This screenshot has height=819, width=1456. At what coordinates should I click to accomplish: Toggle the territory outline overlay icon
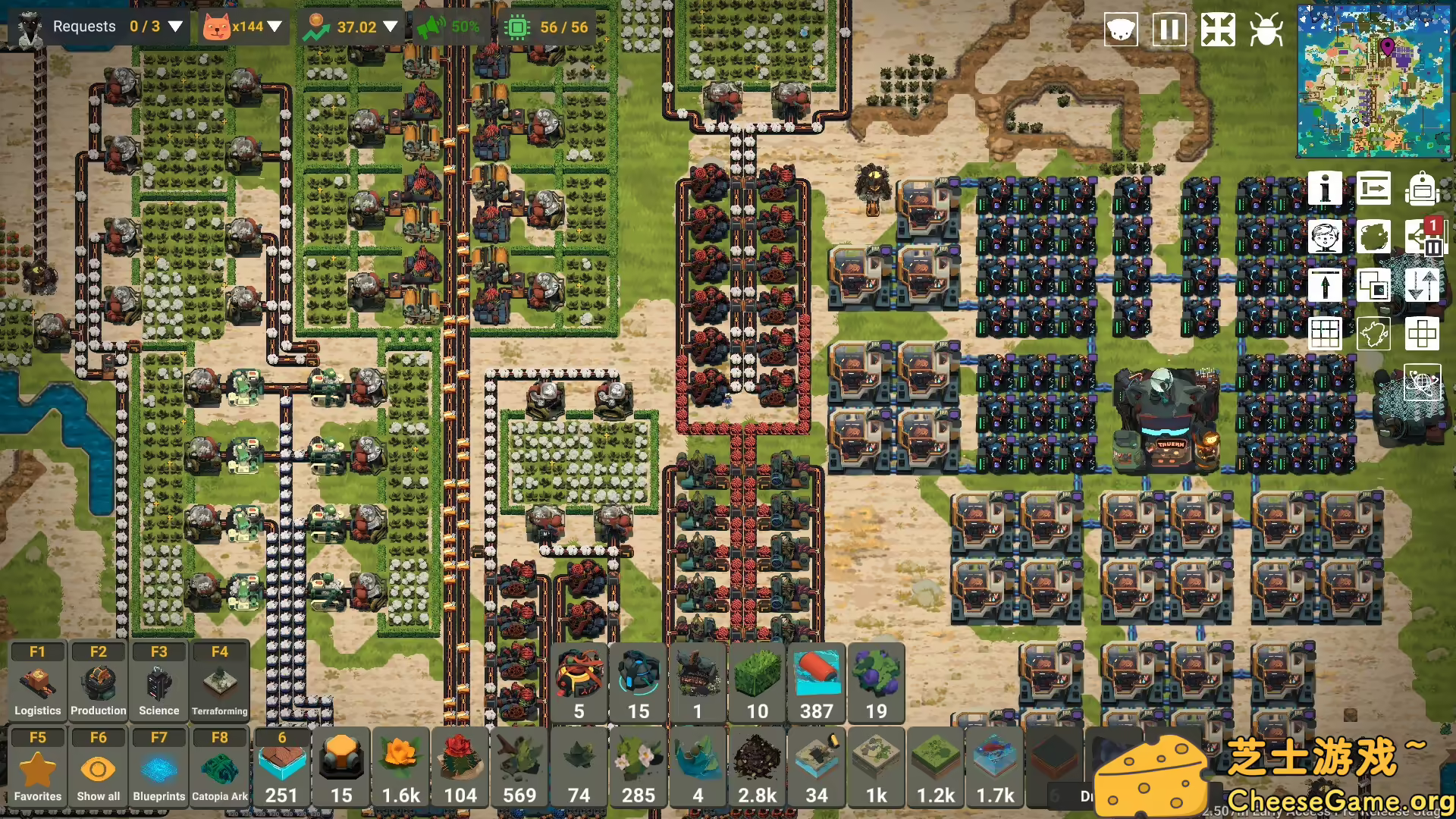(1374, 333)
